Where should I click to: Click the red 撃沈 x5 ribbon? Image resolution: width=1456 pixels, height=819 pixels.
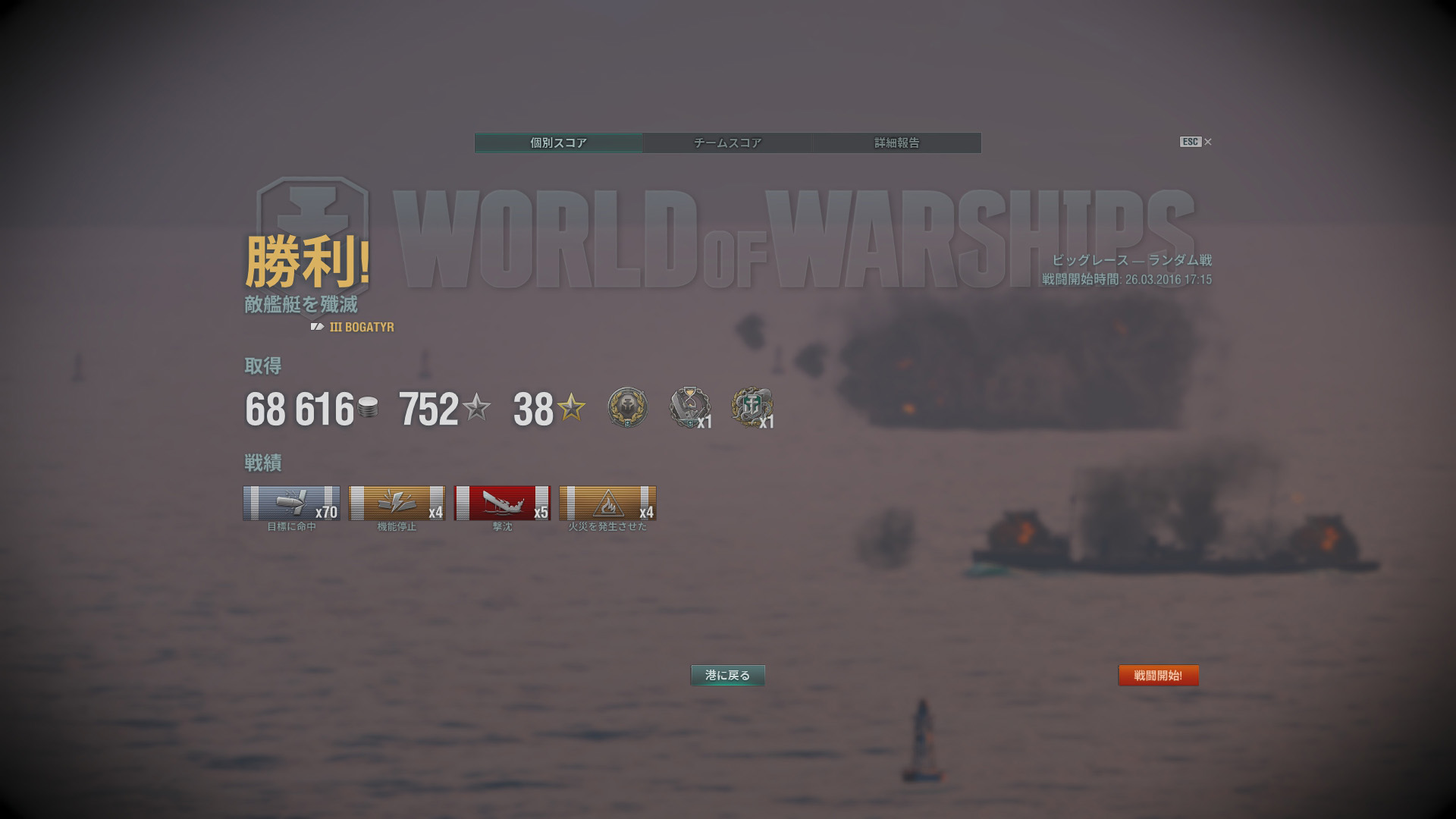tap(502, 504)
